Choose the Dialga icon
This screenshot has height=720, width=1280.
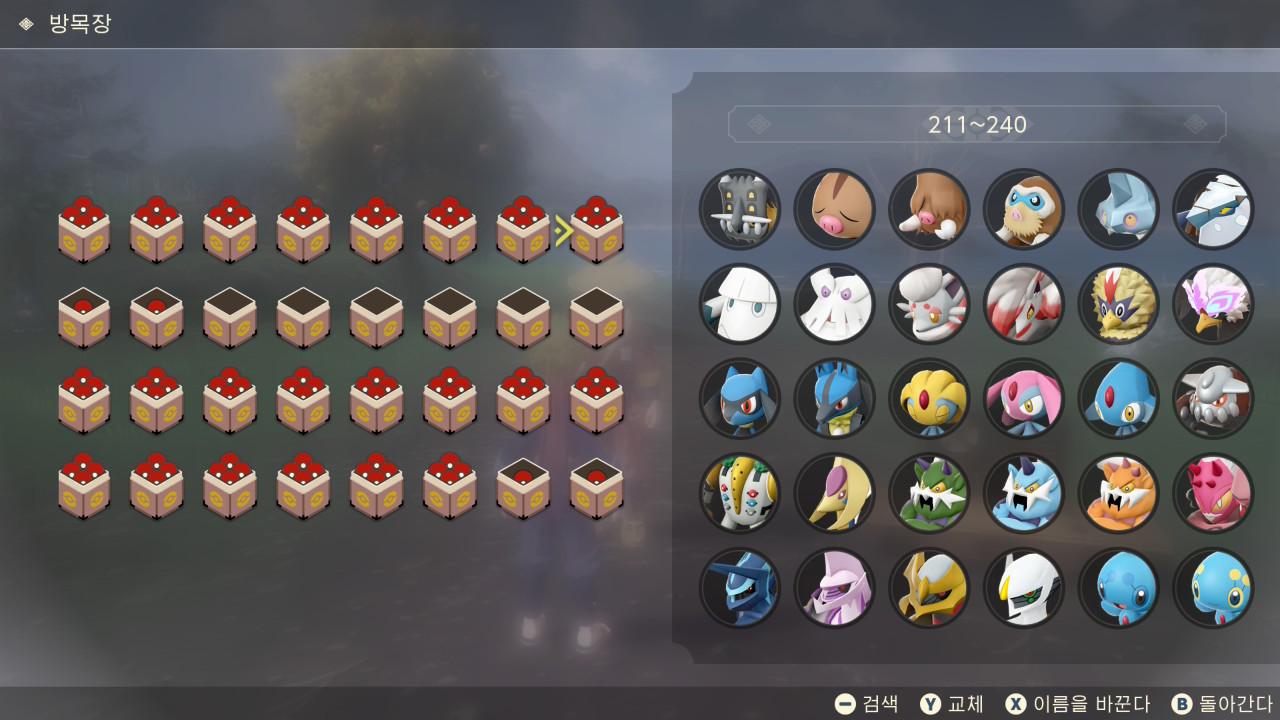tap(740, 588)
